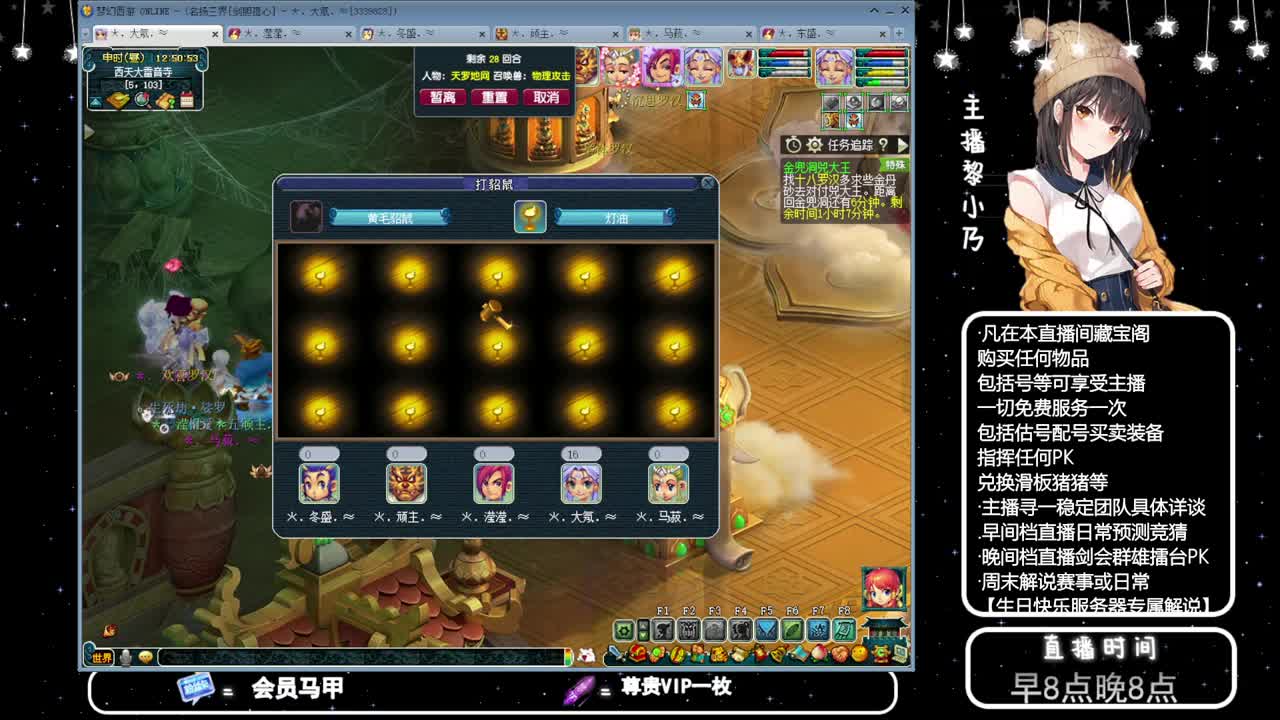
Task: Click the peach icon on the bottom toolbar
Action: (818, 655)
